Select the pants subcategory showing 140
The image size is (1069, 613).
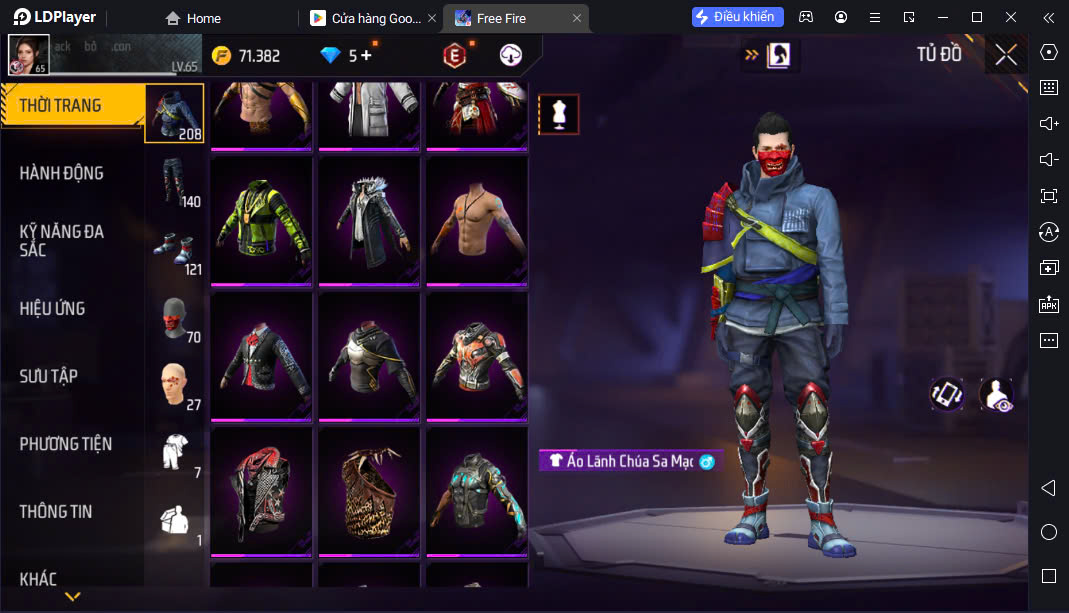175,182
